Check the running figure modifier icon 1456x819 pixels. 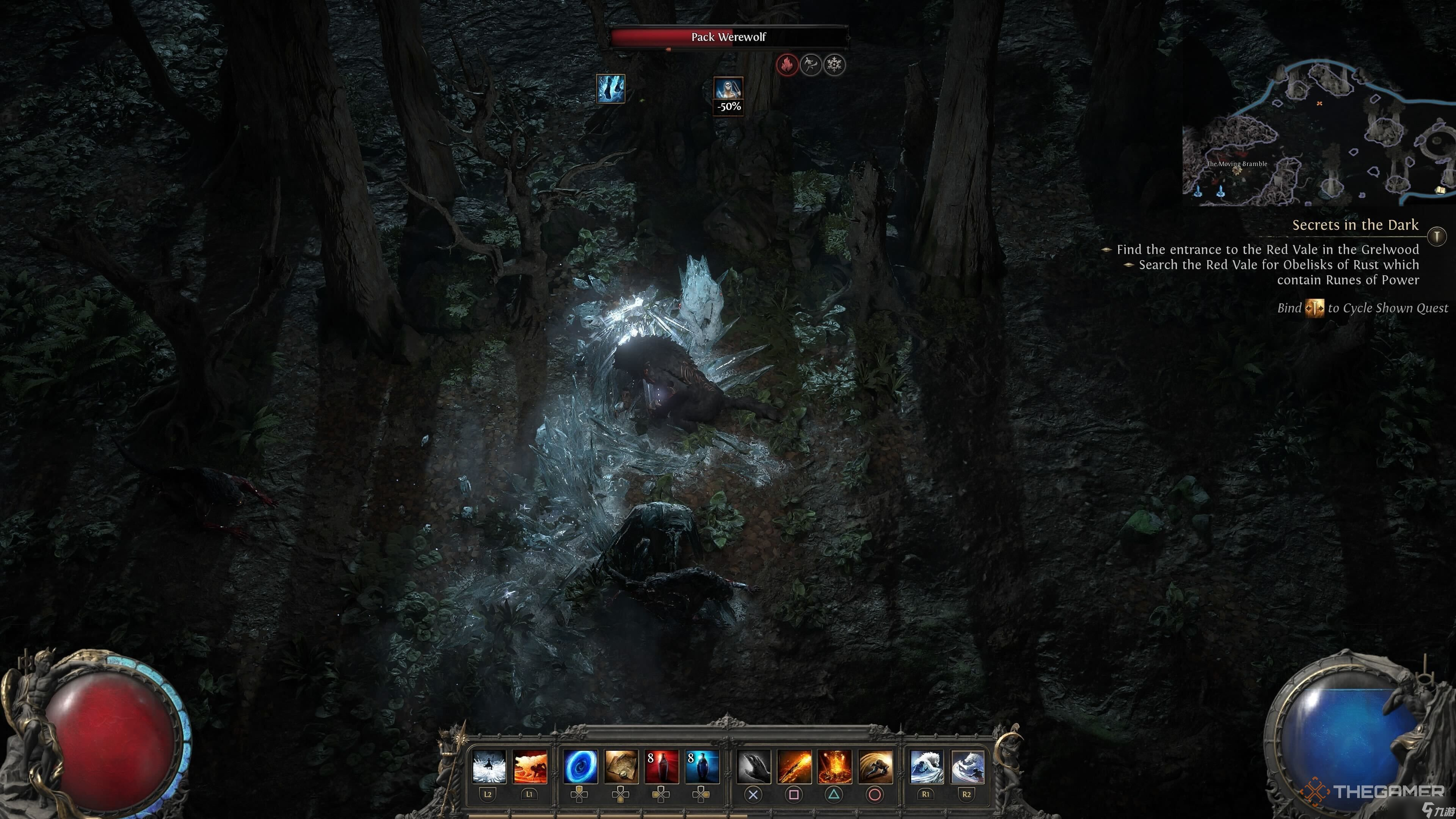[811, 65]
